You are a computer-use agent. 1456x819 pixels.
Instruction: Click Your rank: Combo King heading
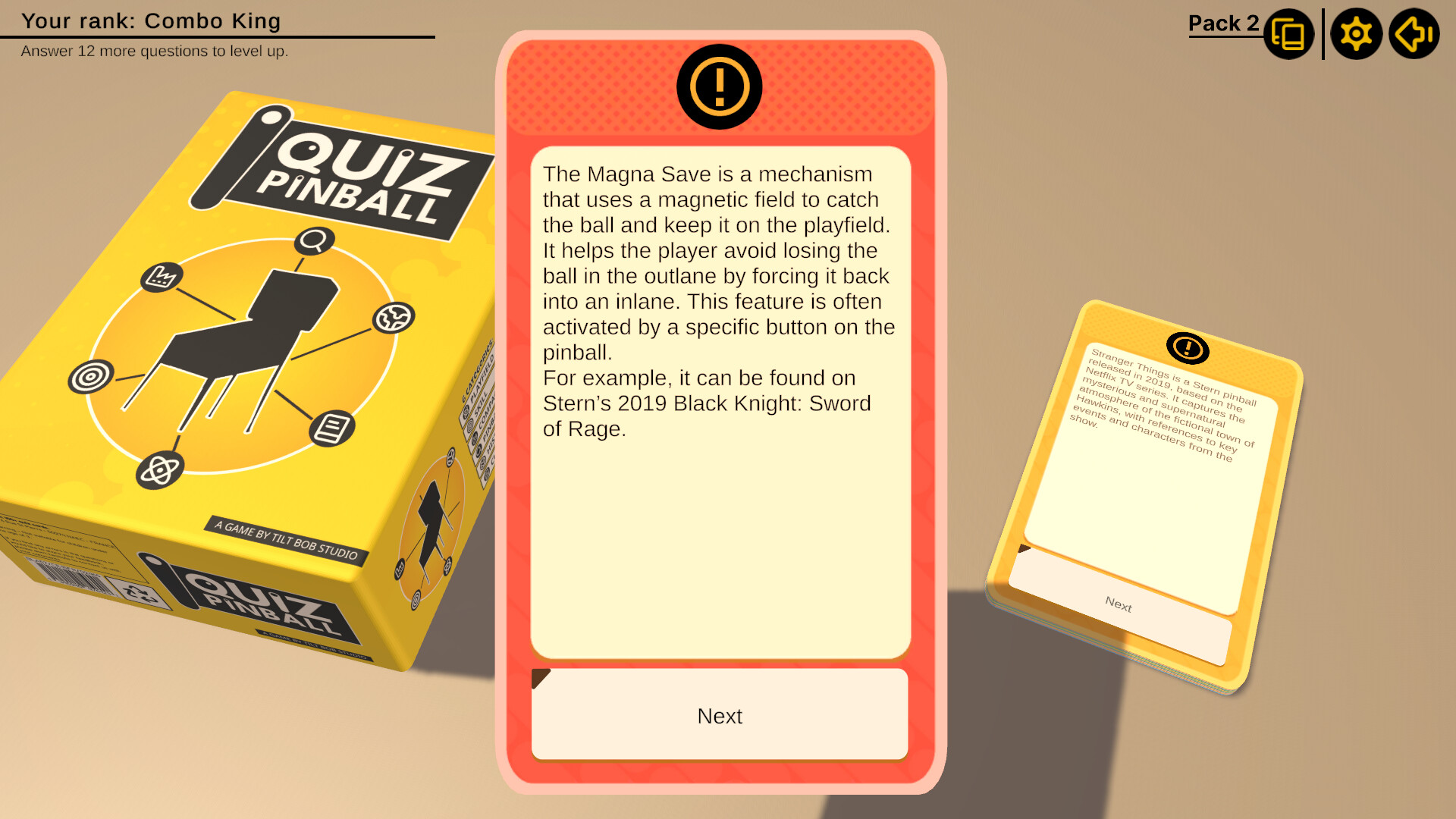click(x=150, y=20)
